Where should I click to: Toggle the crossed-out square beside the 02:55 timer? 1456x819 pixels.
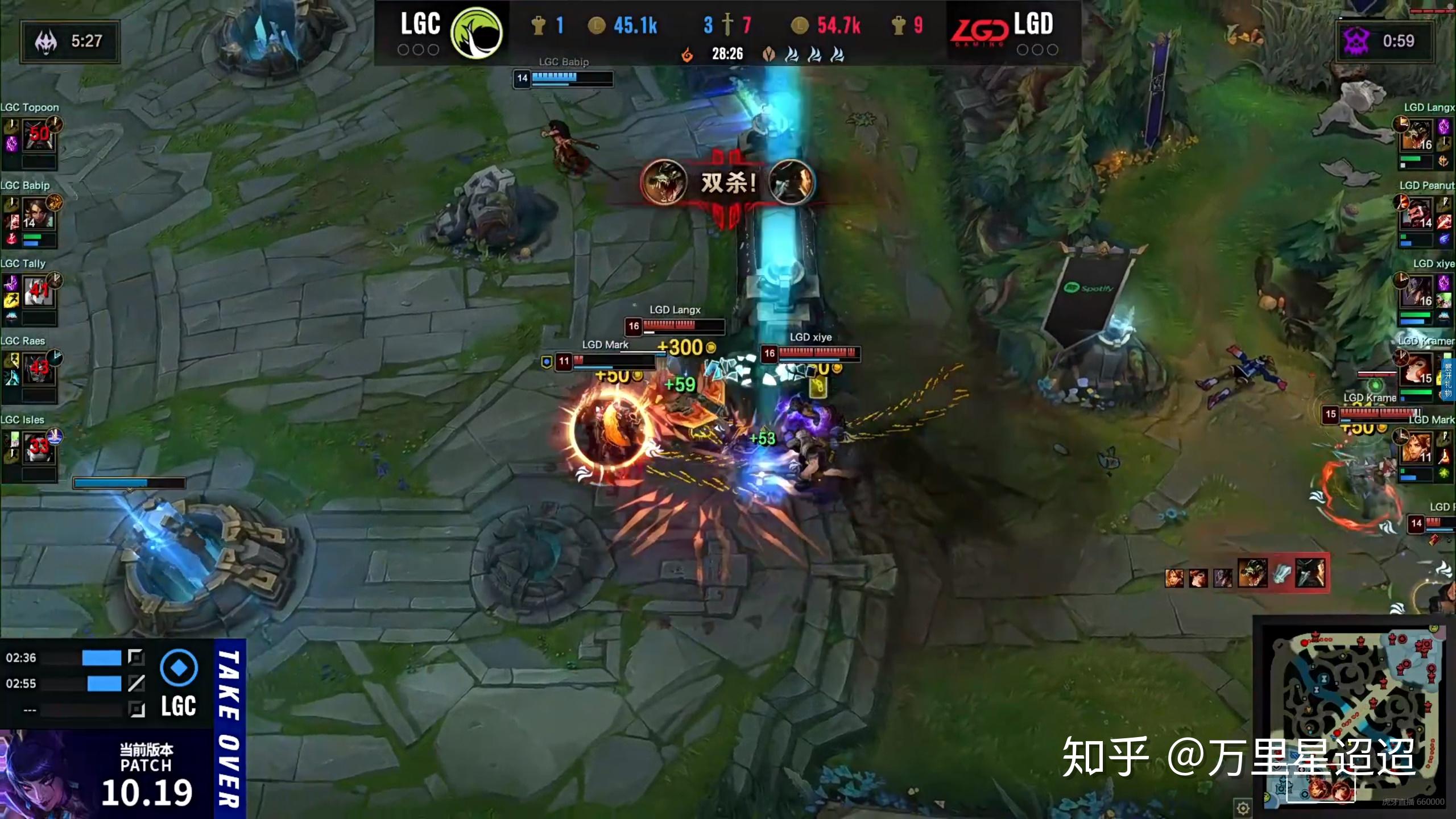pos(135,684)
